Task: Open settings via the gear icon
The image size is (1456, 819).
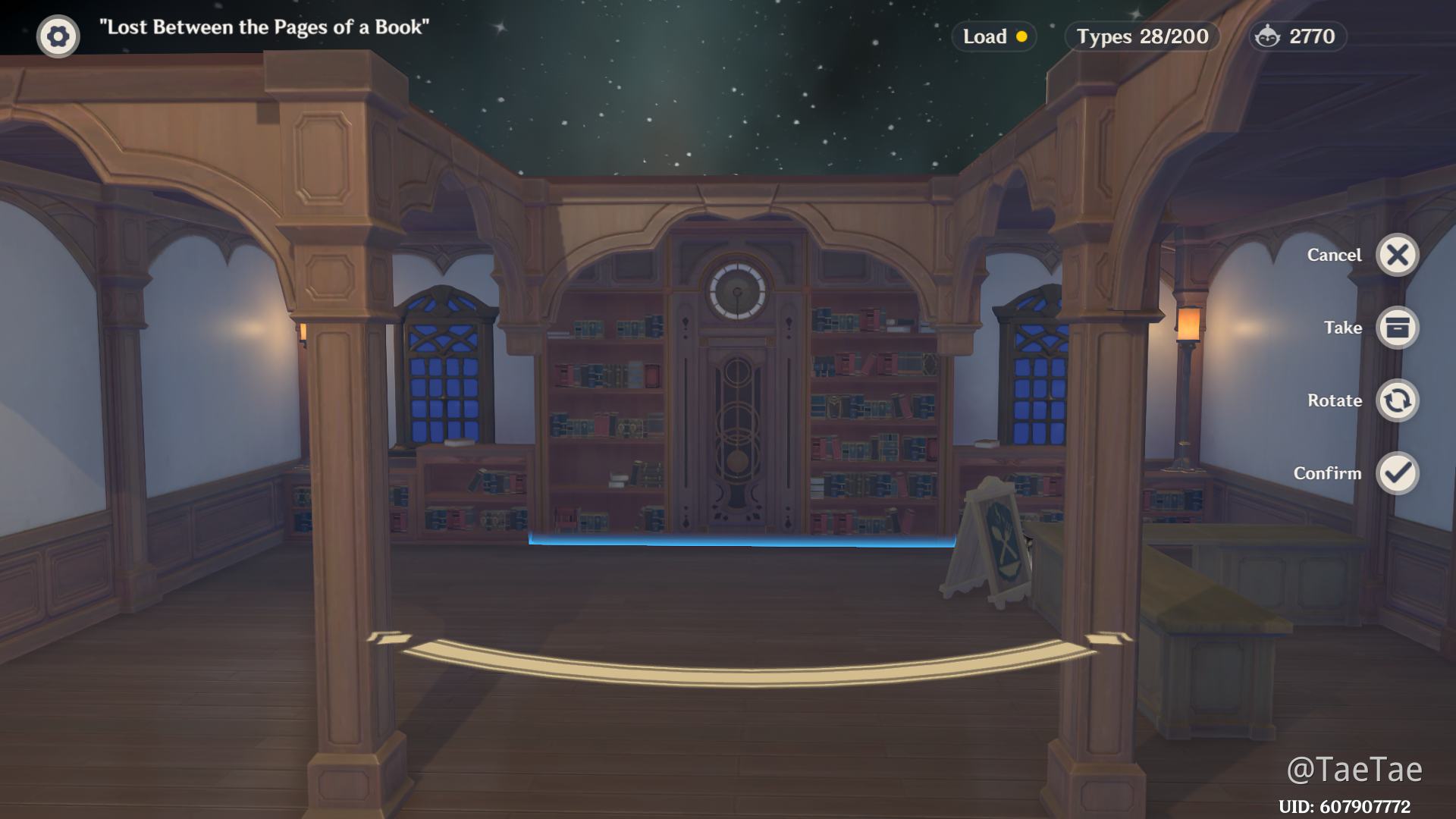Action: (x=58, y=36)
